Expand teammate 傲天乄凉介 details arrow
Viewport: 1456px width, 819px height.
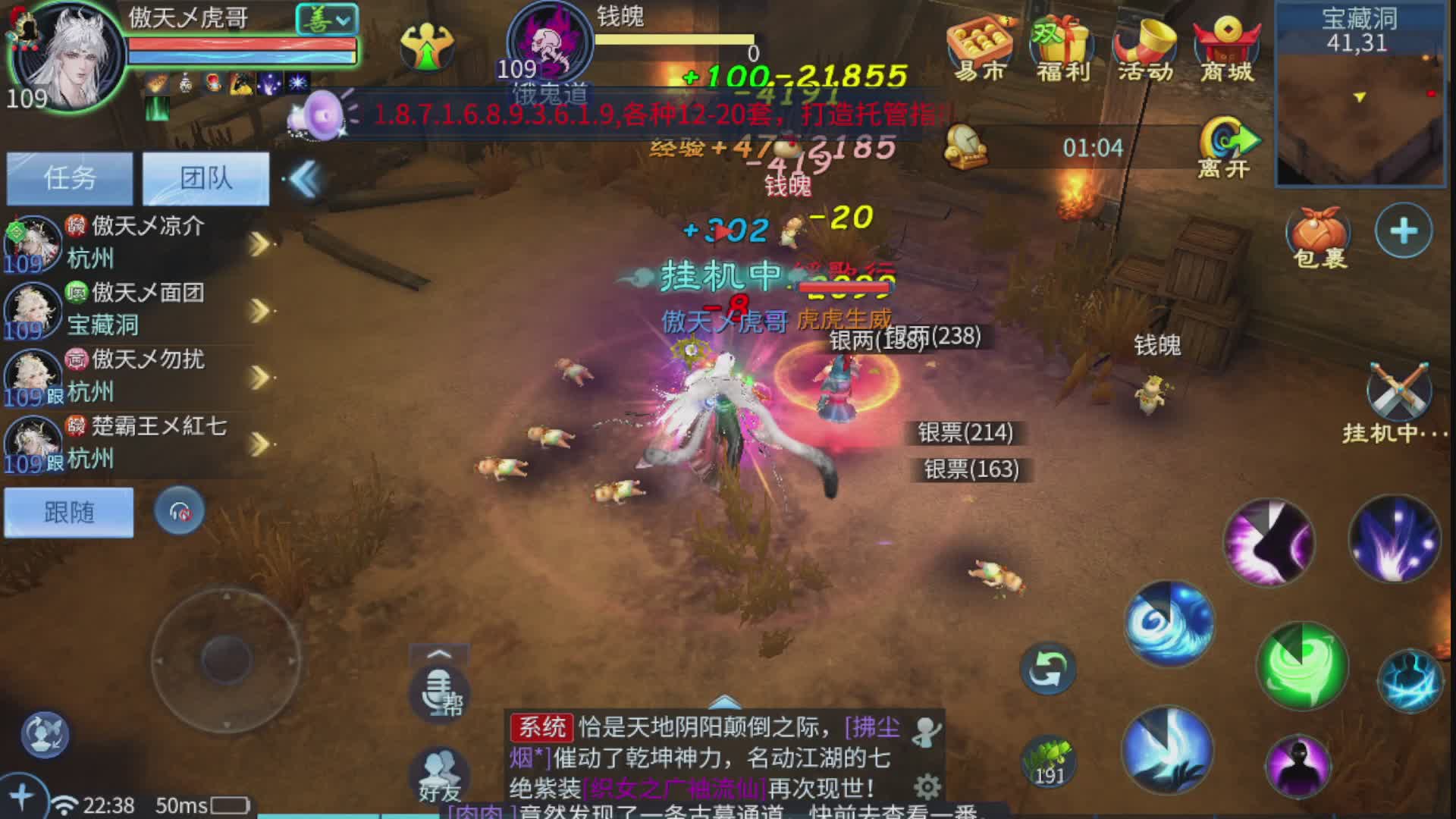[x=258, y=244]
